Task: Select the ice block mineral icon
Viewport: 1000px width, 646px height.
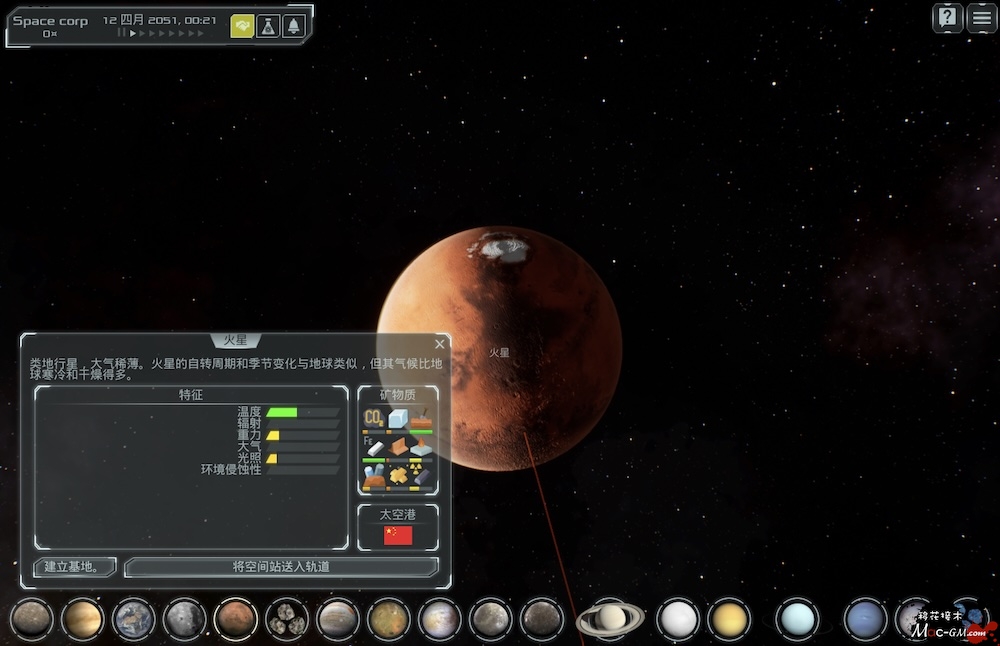Action: (398, 418)
